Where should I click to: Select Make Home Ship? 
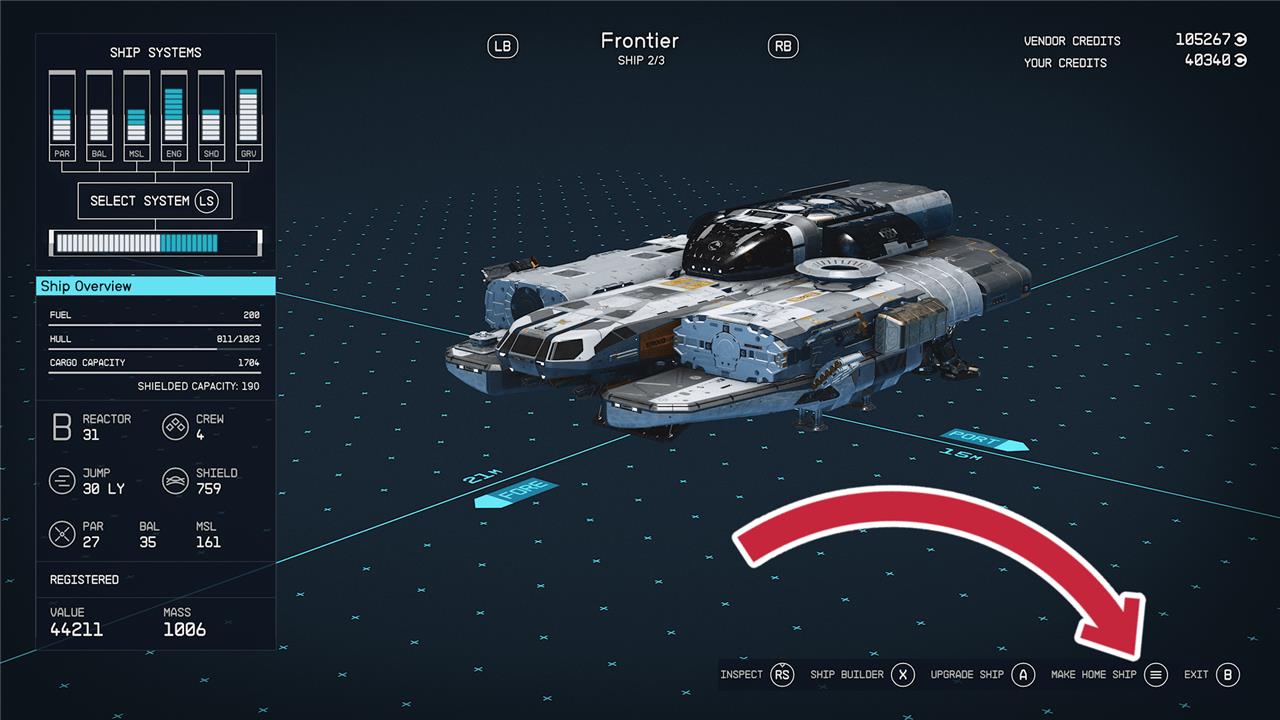pyautogui.click(x=1108, y=675)
